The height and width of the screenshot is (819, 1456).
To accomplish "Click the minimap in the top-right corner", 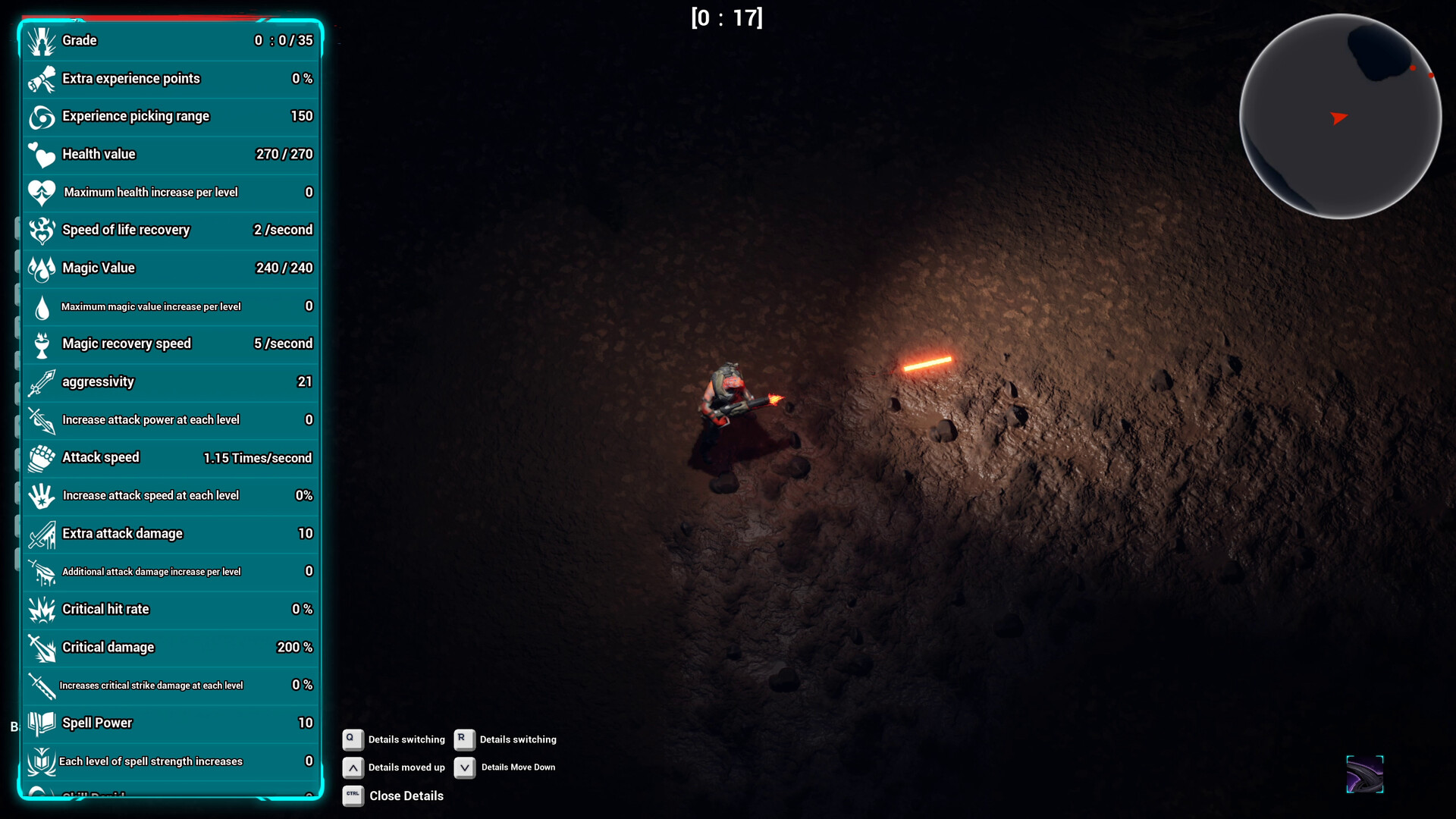I will 1340,118.
